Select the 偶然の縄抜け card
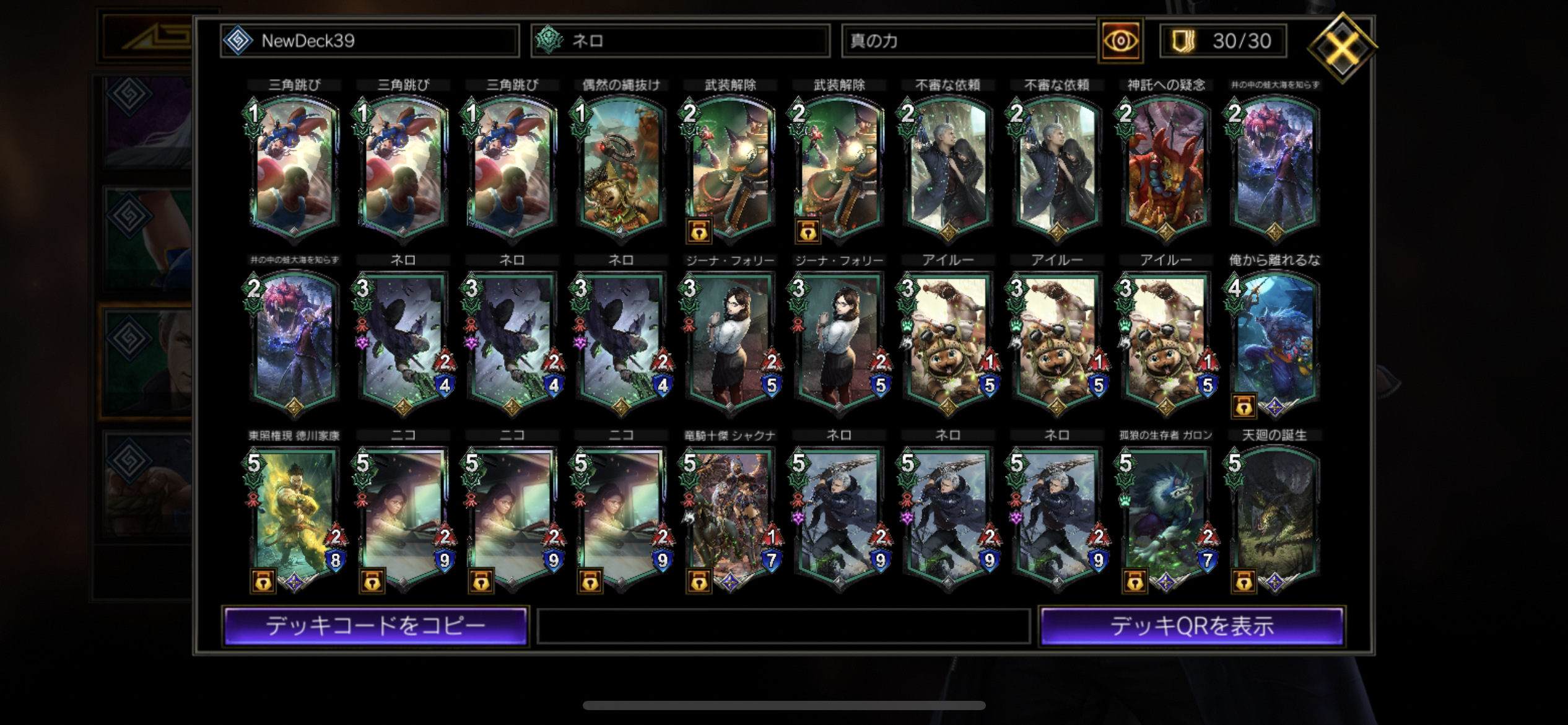Image resolution: width=1568 pixels, height=725 pixels. click(x=621, y=166)
